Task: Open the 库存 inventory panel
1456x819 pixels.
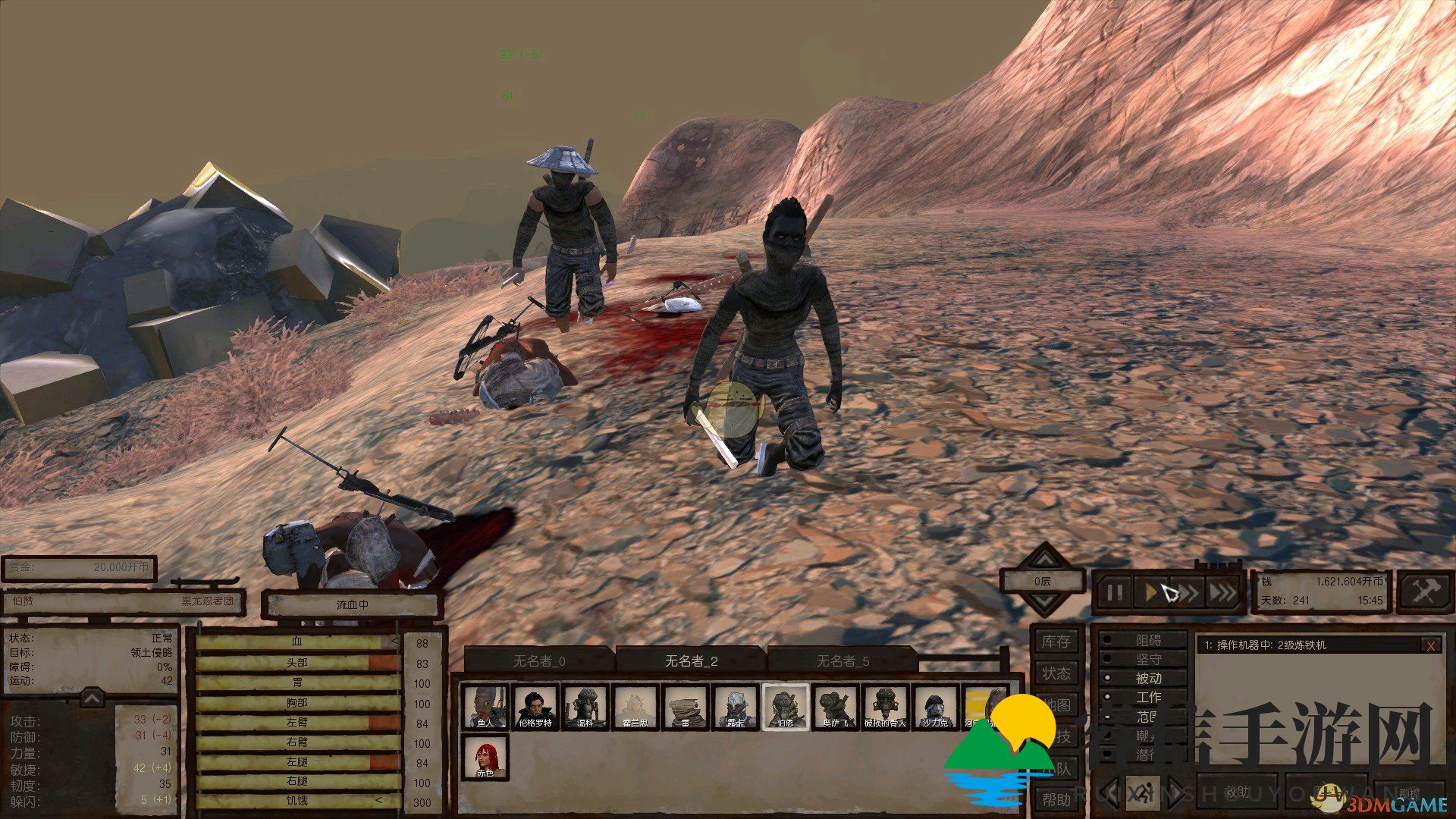Action: pos(1056,642)
